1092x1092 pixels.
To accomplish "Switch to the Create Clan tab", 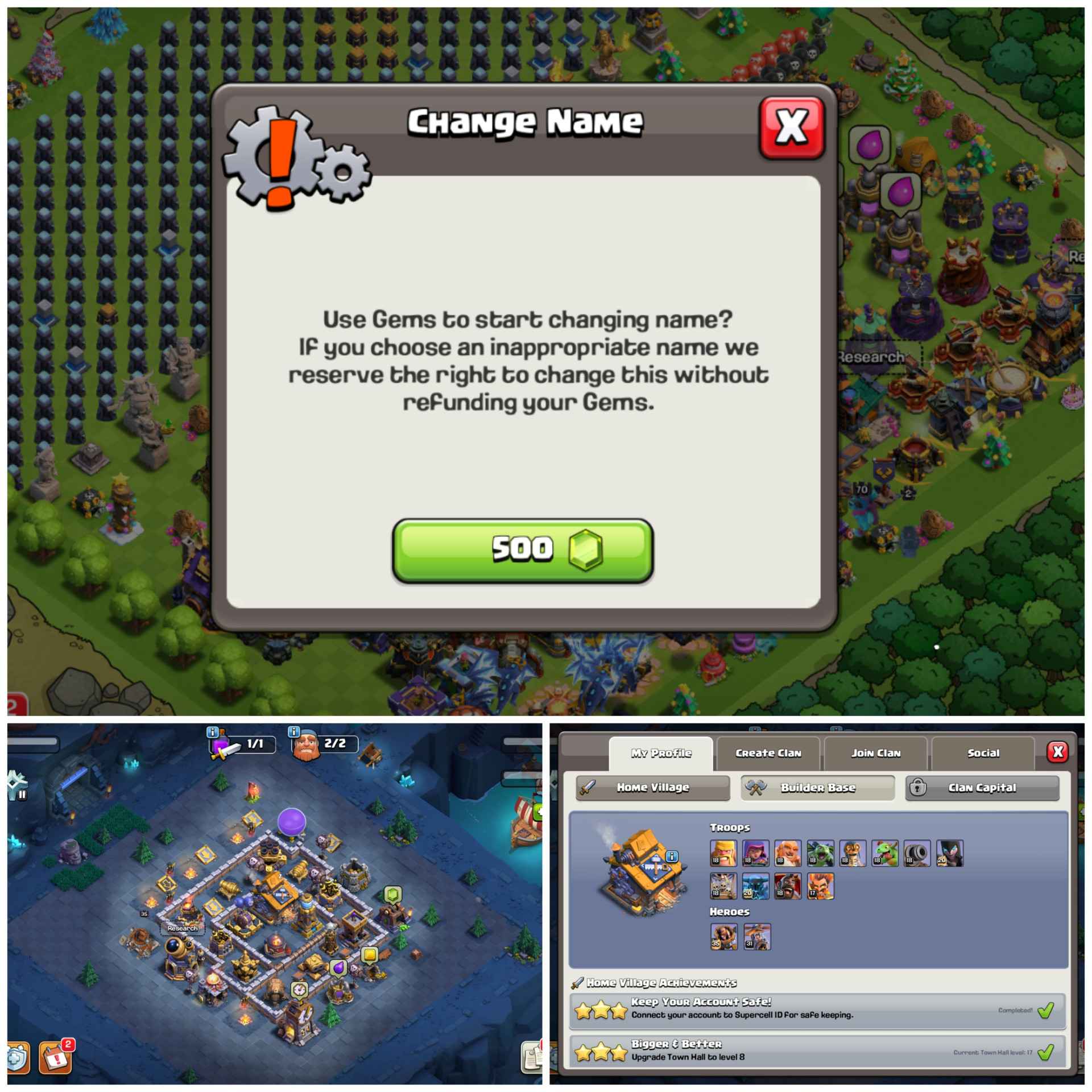I will 768,752.
